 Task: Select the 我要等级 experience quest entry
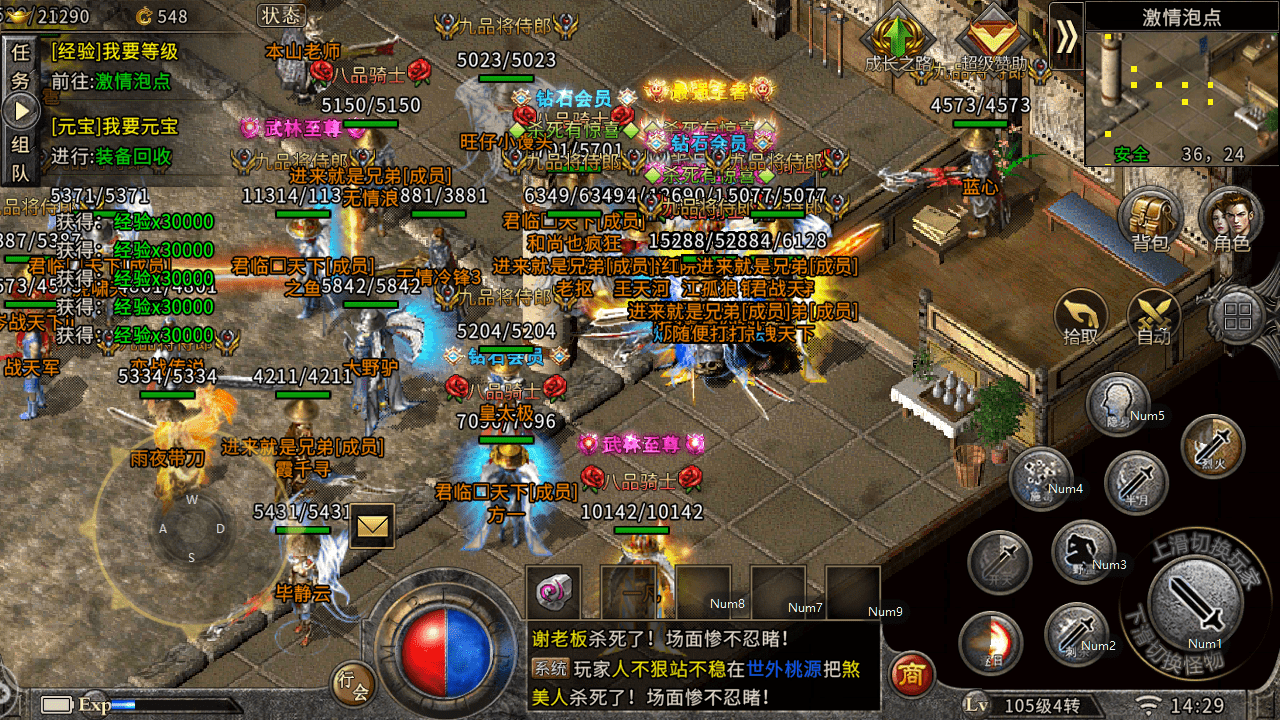115,52
